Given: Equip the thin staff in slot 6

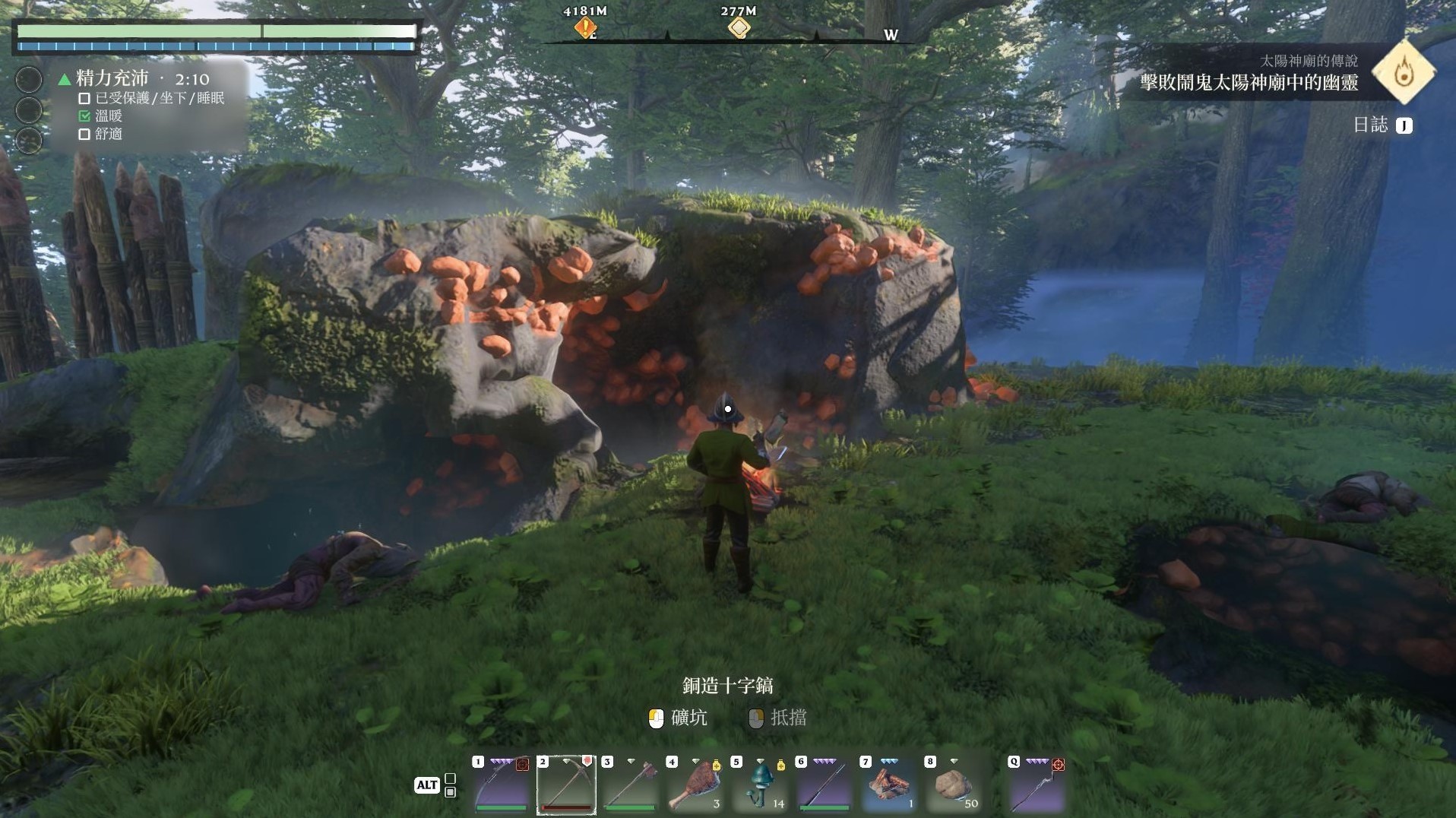Looking at the screenshot, I should pyautogui.click(x=824, y=785).
